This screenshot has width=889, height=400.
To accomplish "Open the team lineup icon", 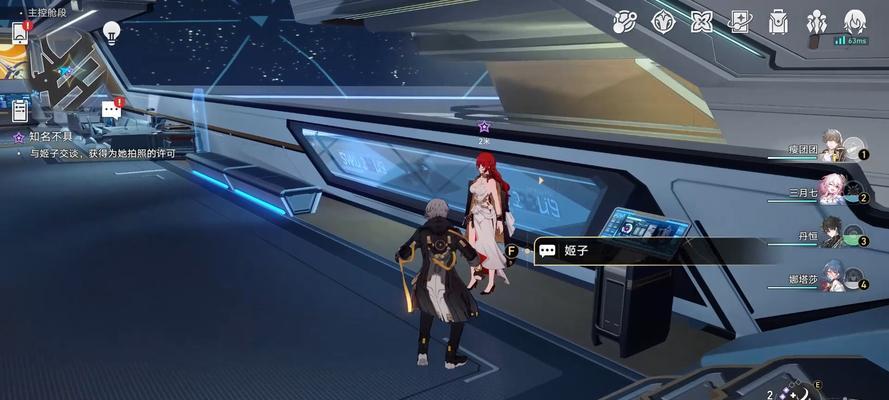I will point(817,21).
